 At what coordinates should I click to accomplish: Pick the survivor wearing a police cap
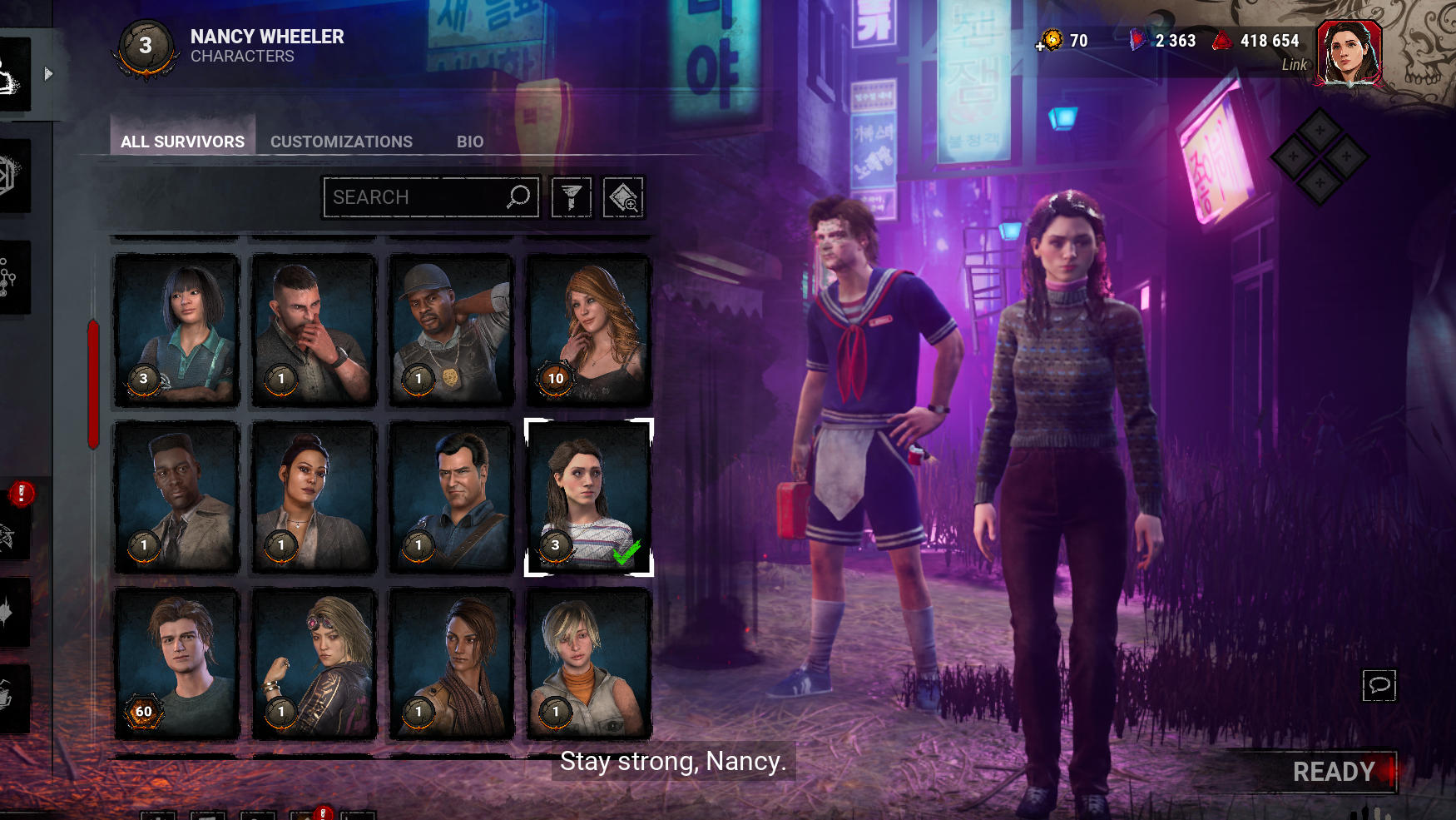tap(451, 330)
